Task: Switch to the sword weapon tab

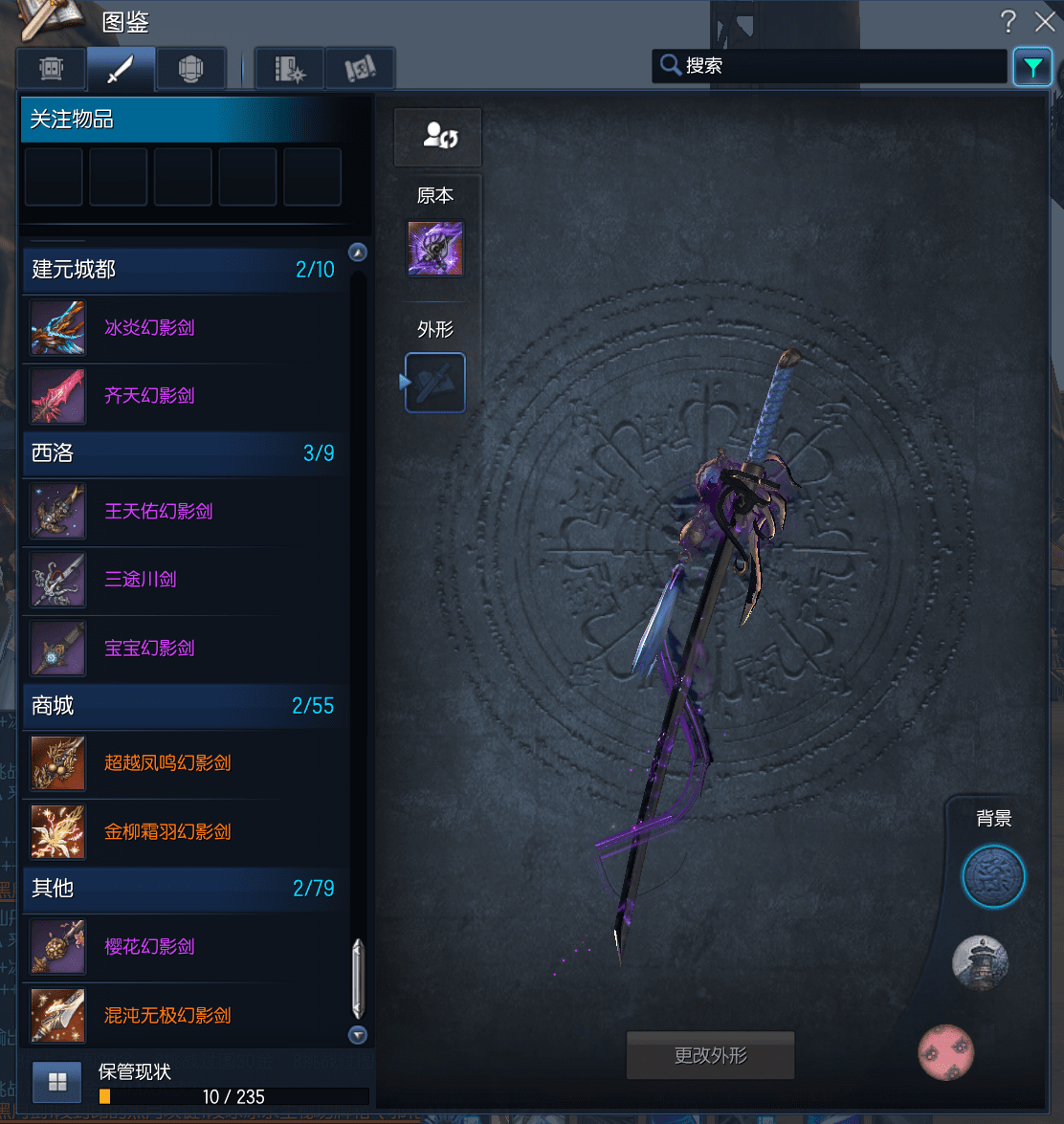Action: [x=121, y=69]
